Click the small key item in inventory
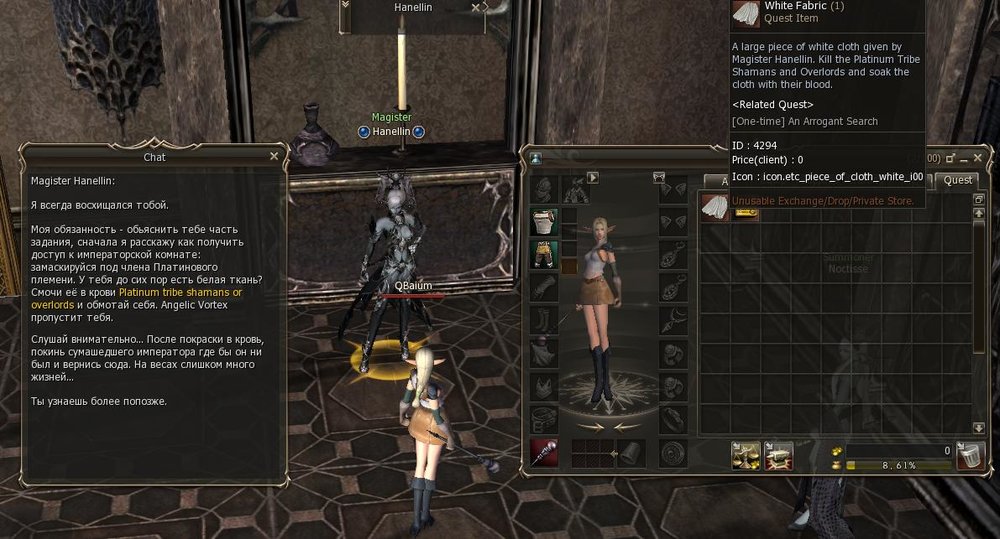 coord(746,211)
